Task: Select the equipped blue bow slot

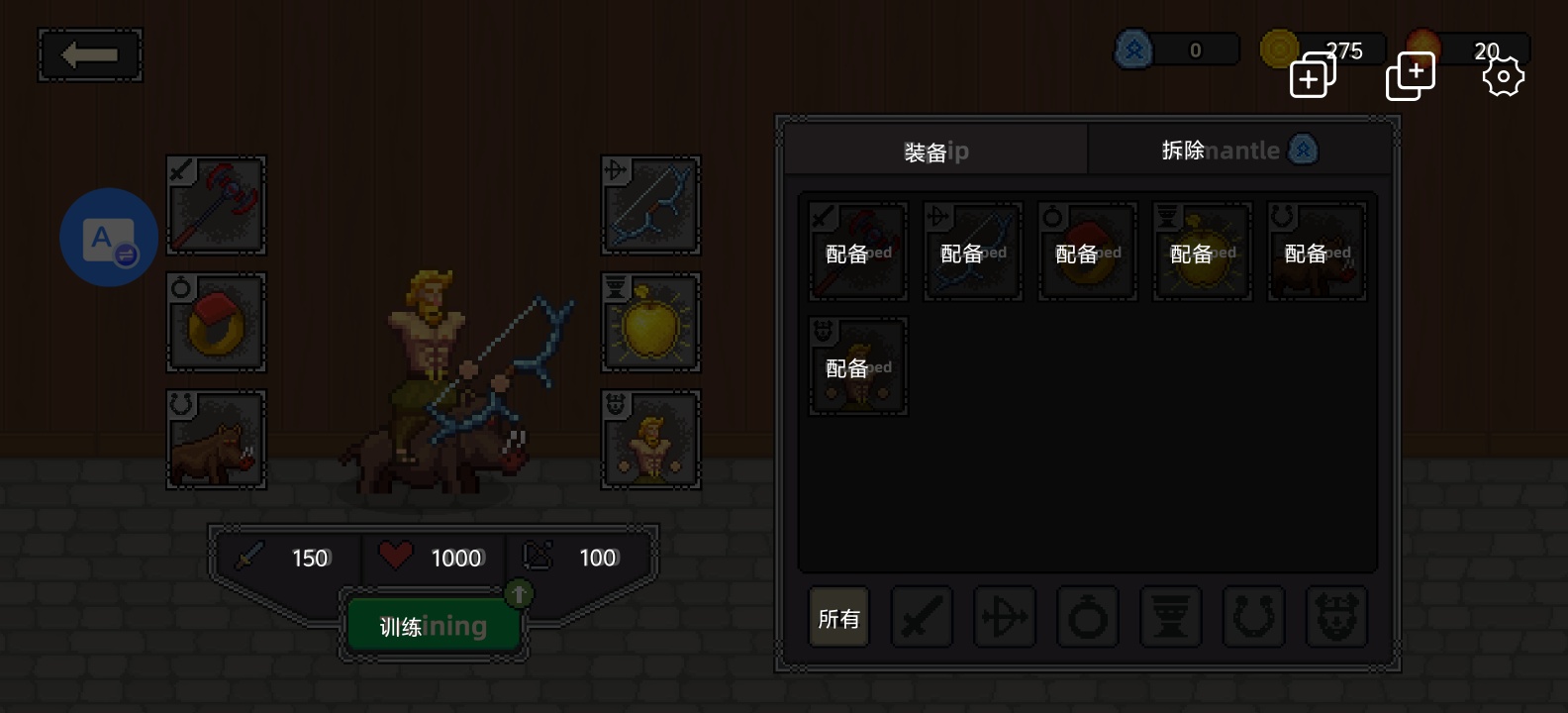Action: click(x=651, y=206)
